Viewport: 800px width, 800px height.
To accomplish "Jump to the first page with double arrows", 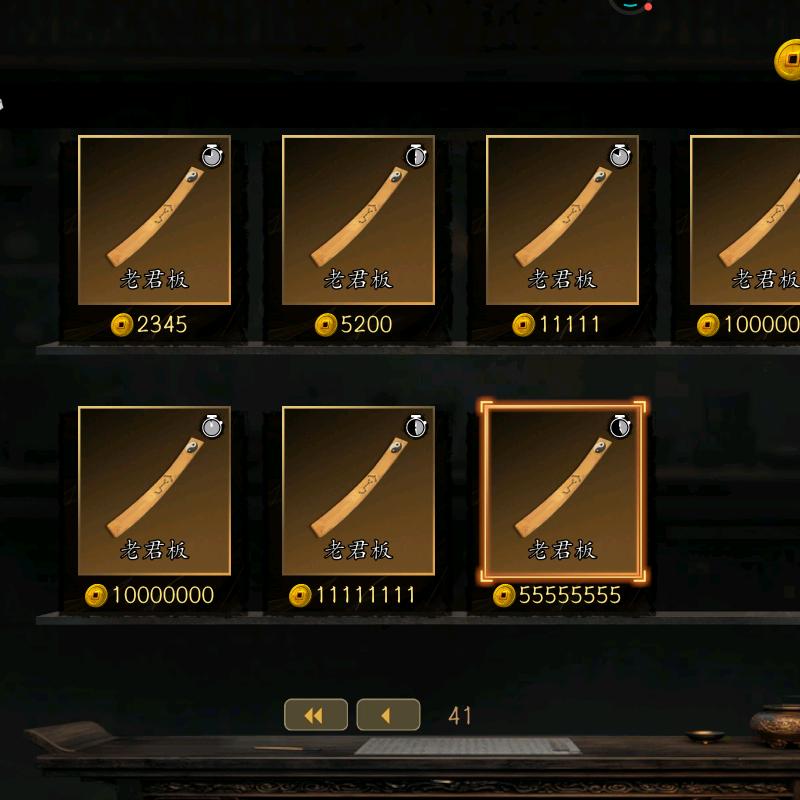I will tap(316, 715).
